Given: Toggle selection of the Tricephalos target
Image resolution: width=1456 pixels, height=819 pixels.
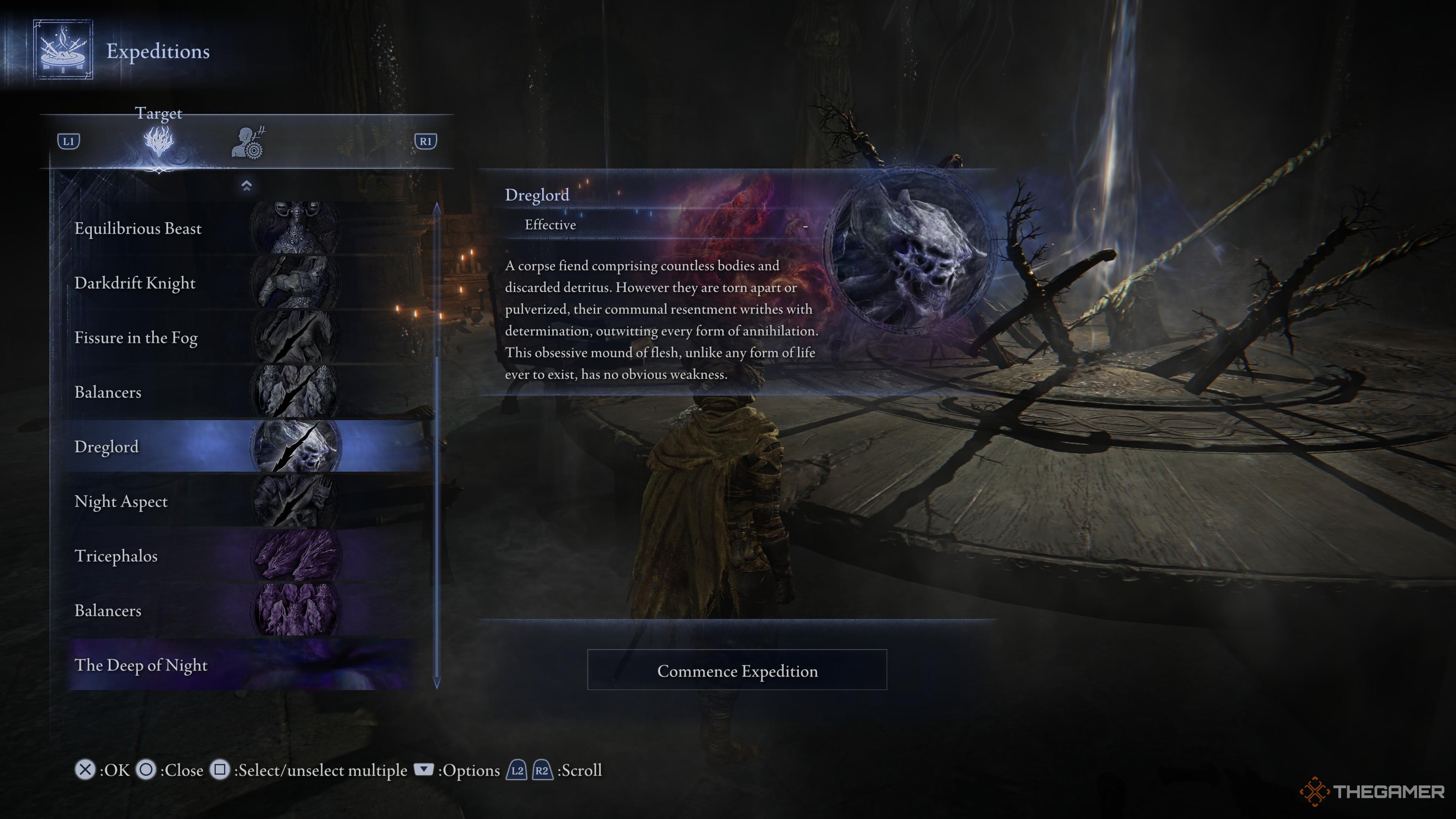Looking at the screenshot, I should (x=116, y=556).
